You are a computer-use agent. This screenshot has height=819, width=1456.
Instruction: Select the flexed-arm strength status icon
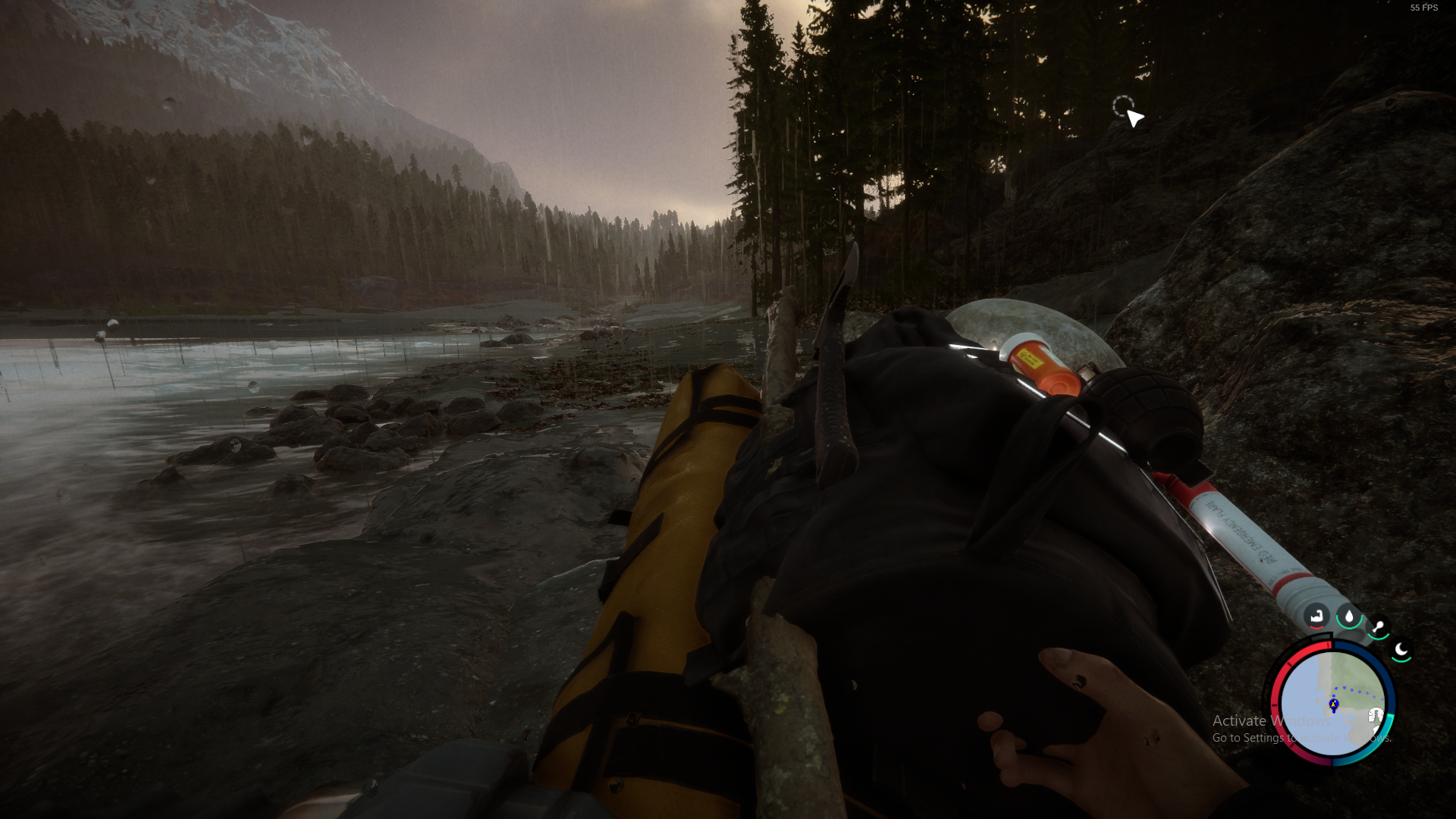point(1316,617)
